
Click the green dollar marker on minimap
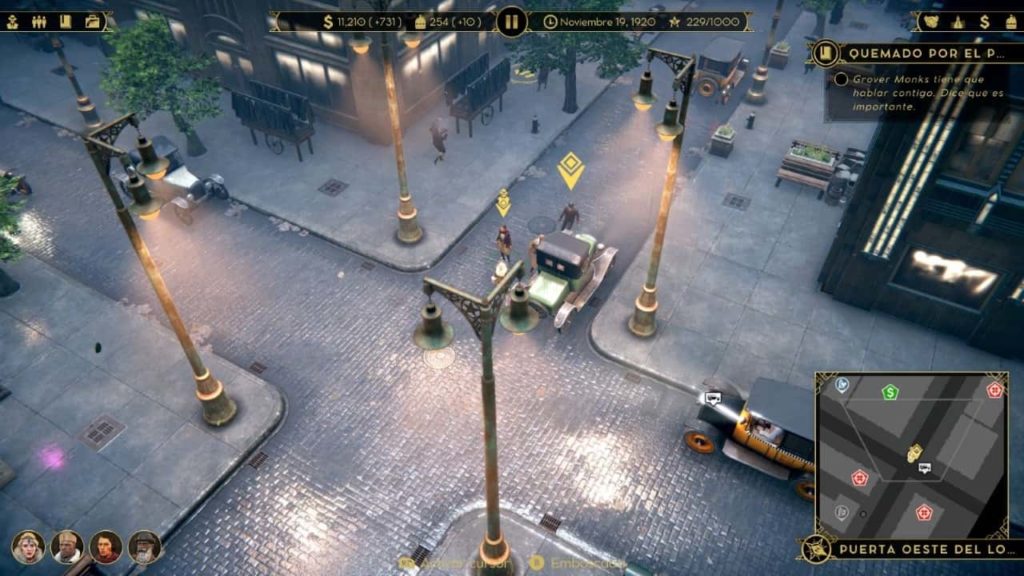[x=890, y=392]
